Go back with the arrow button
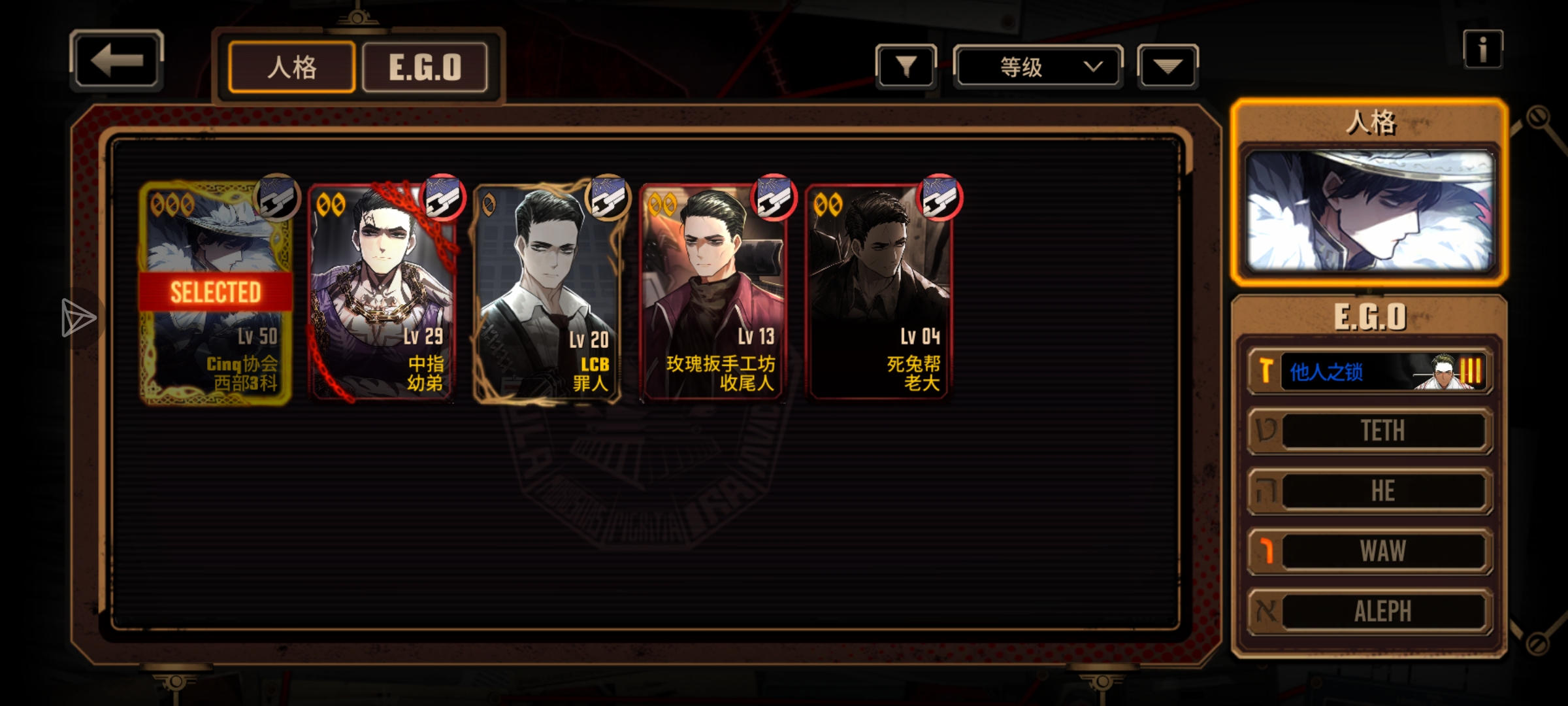 tap(116, 61)
